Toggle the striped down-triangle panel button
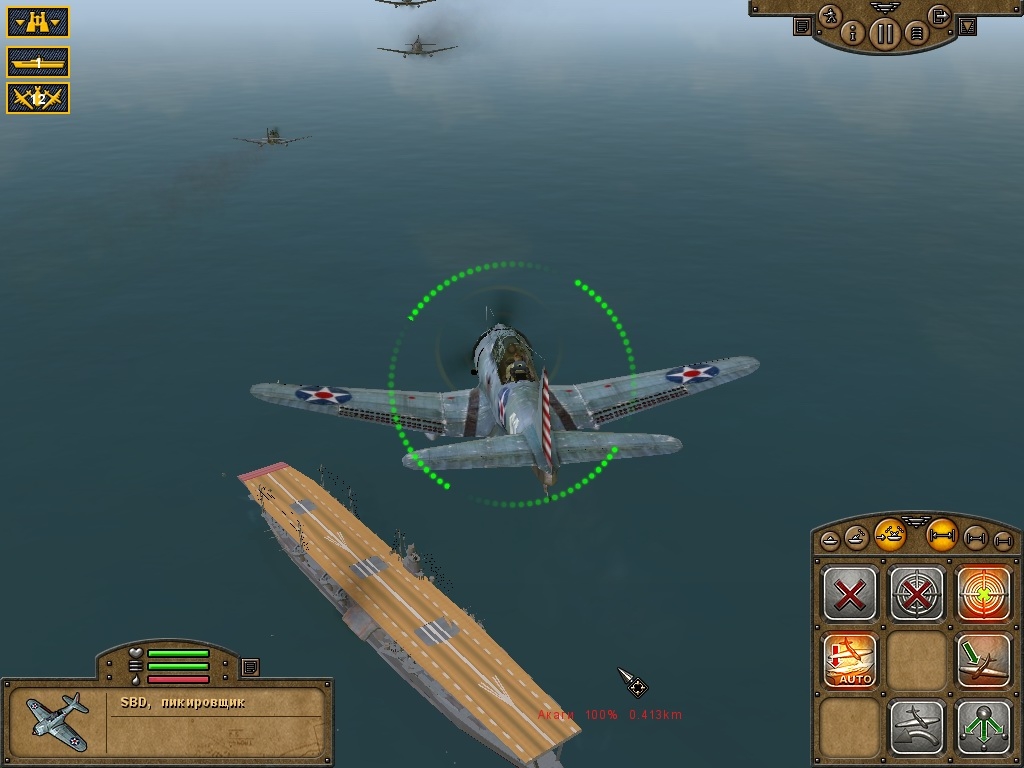Screen dimensions: 1024x768 pos(966,27)
